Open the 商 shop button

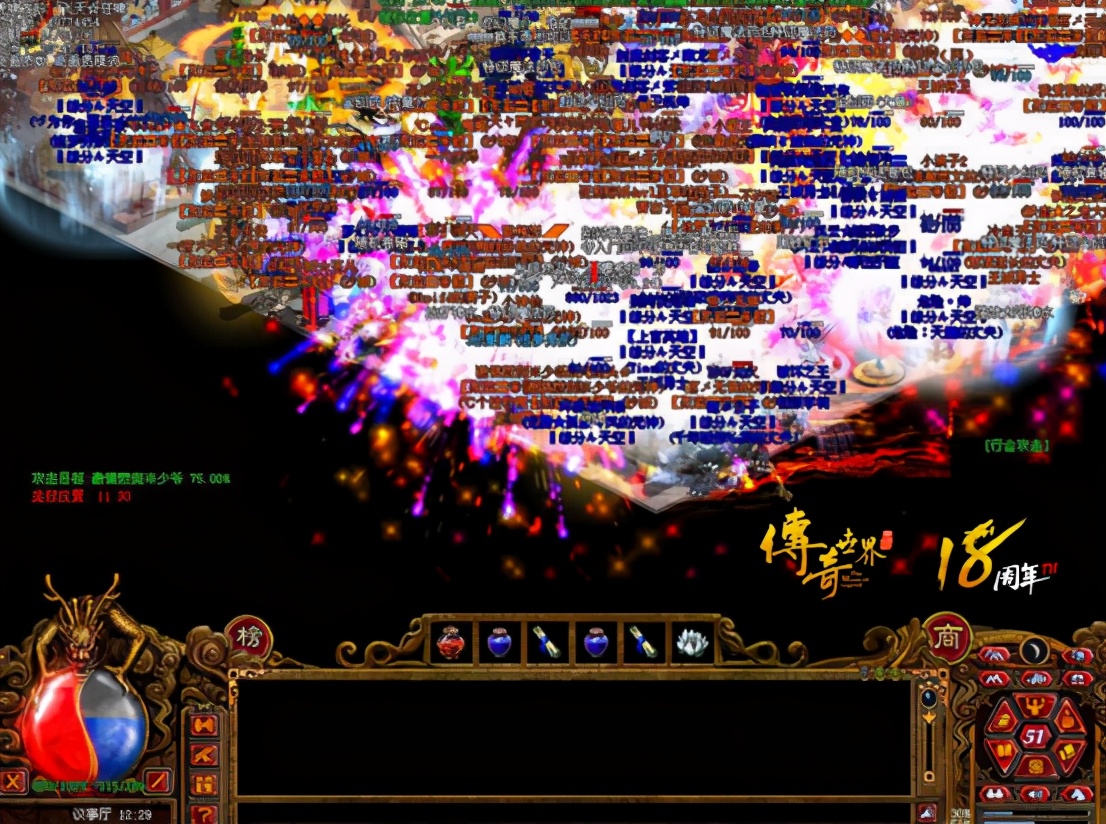click(946, 637)
